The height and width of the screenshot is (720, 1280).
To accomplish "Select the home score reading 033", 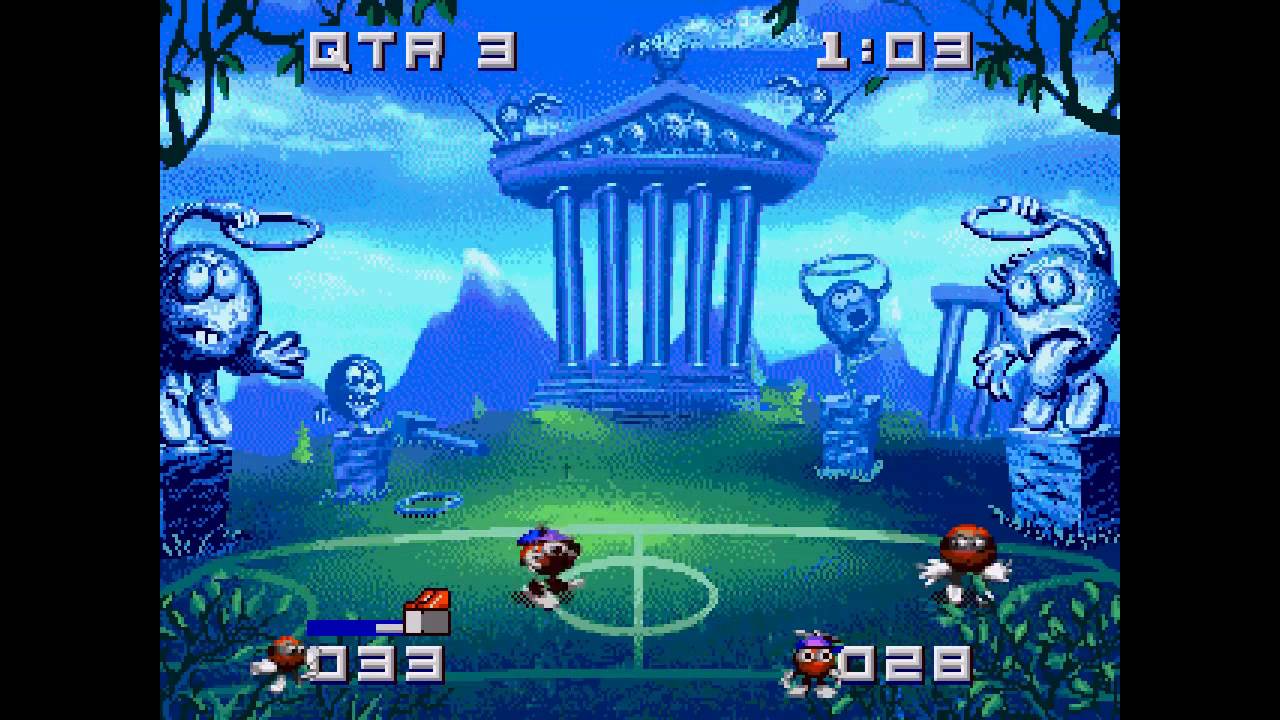I will [375, 662].
